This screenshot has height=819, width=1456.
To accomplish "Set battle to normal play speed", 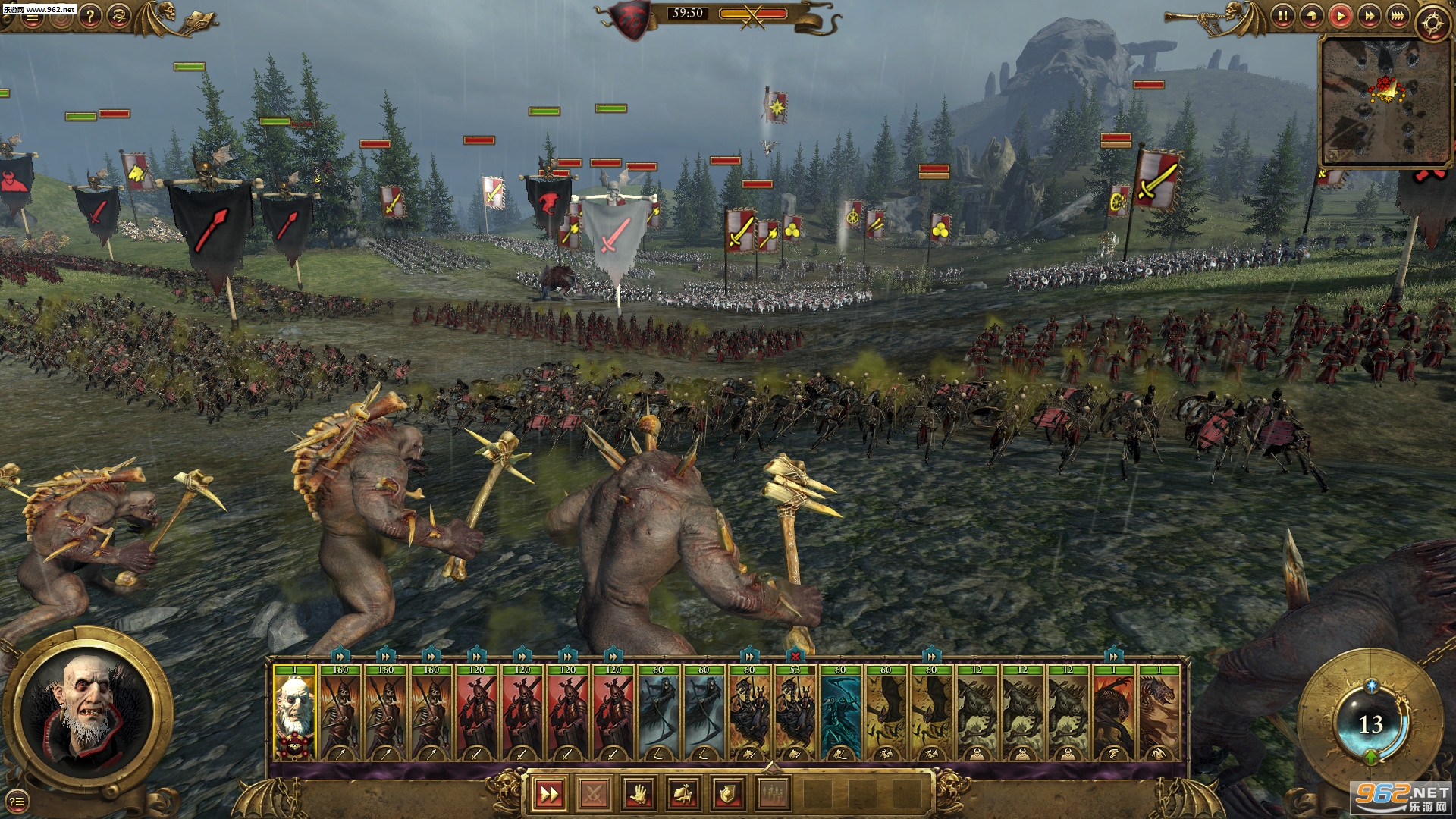I will click(x=1341, y=15).
